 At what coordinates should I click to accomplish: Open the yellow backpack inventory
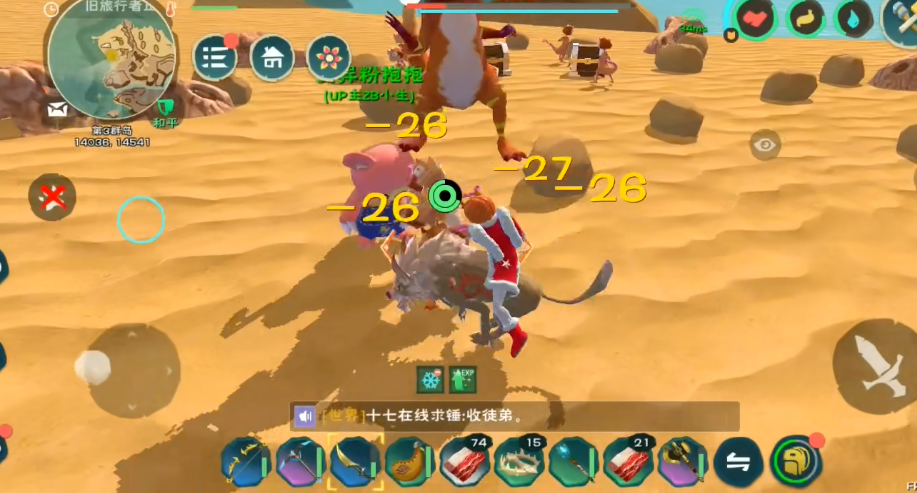click(x=796, y=462)
